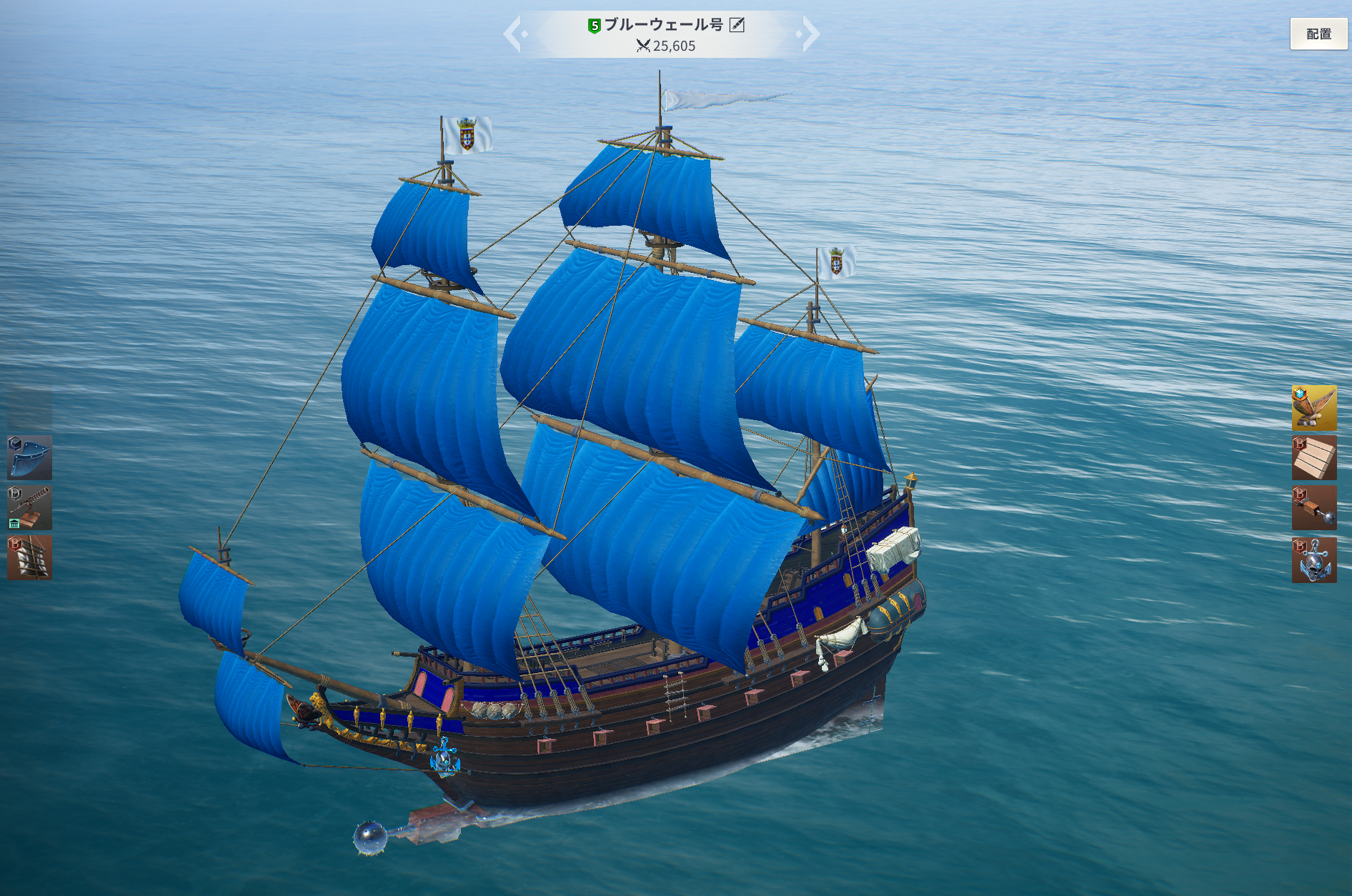Select the white sail equipment slot

click(29, 558)
